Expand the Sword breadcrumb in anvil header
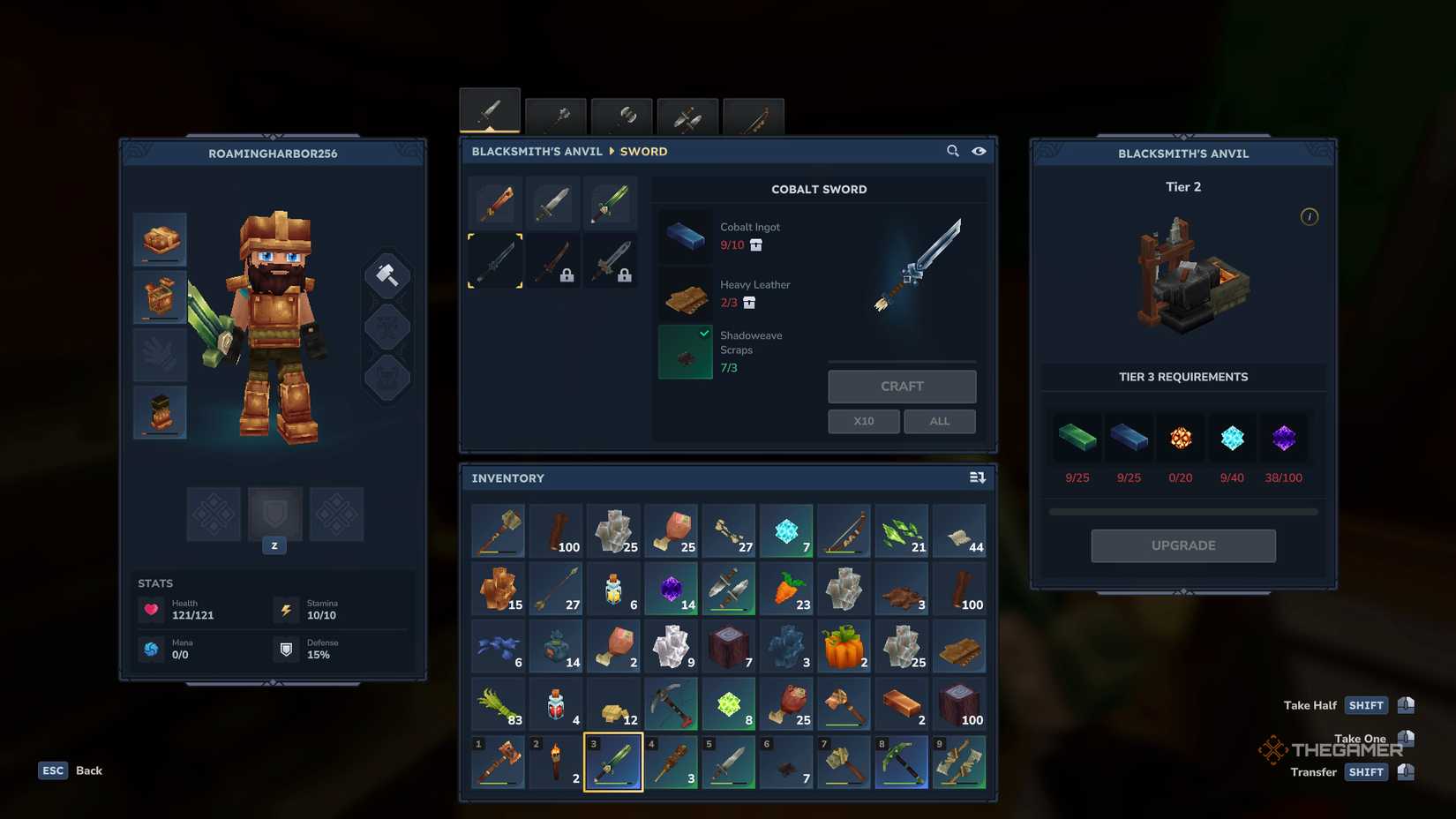 643,151
